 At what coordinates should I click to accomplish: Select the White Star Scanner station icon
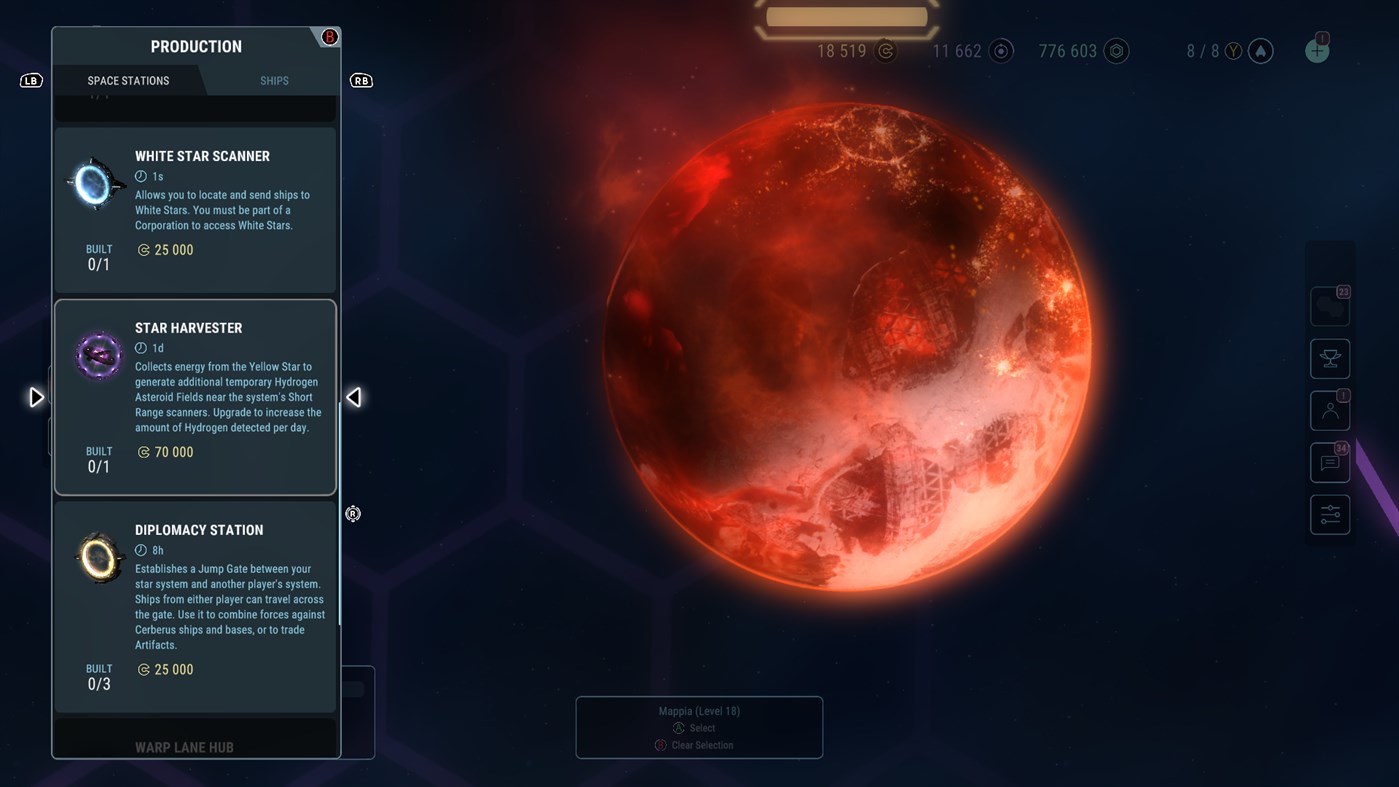point(95,183)
